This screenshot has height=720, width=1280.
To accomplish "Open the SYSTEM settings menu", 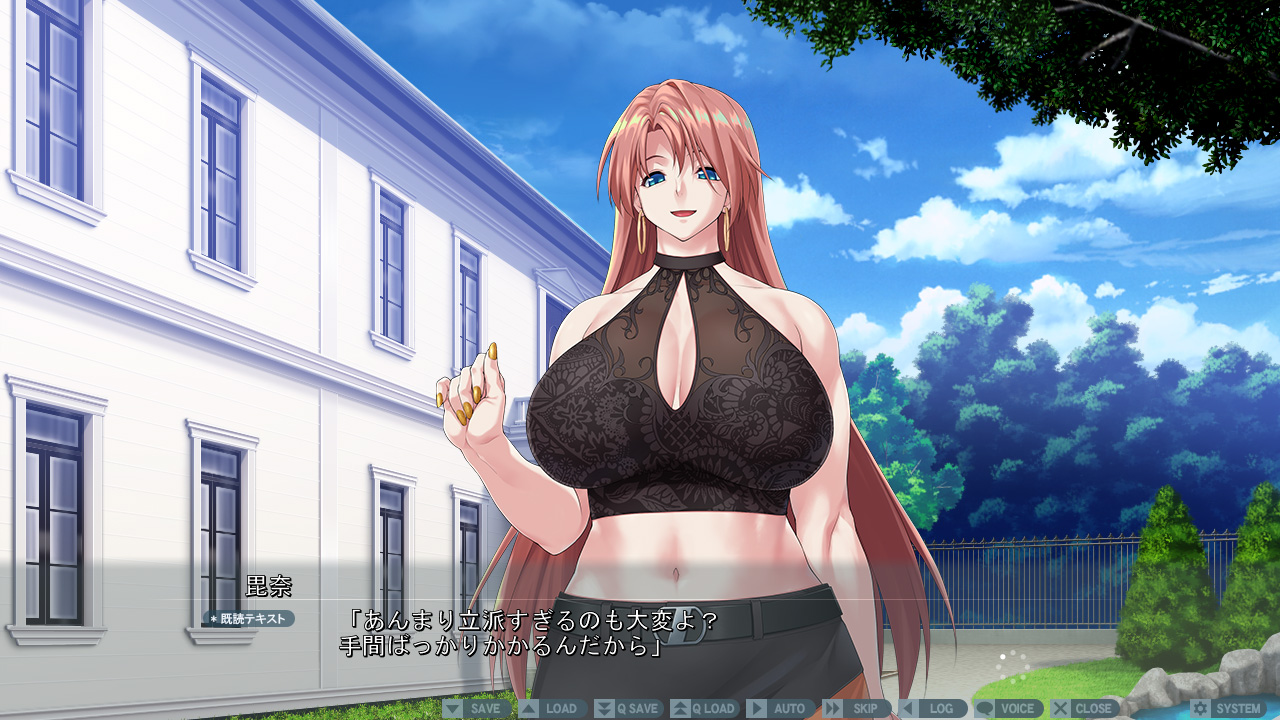I will point(1228,708).
